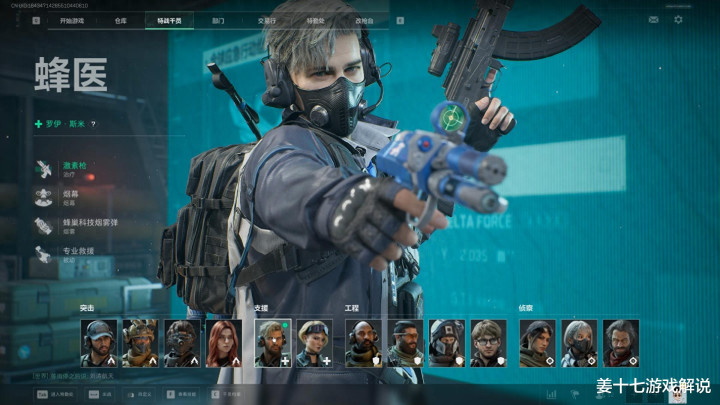This screenshot has width=720, height=405.
Task: Click the question mark beside 罗伊·斯米
Action: coord(93,124)
